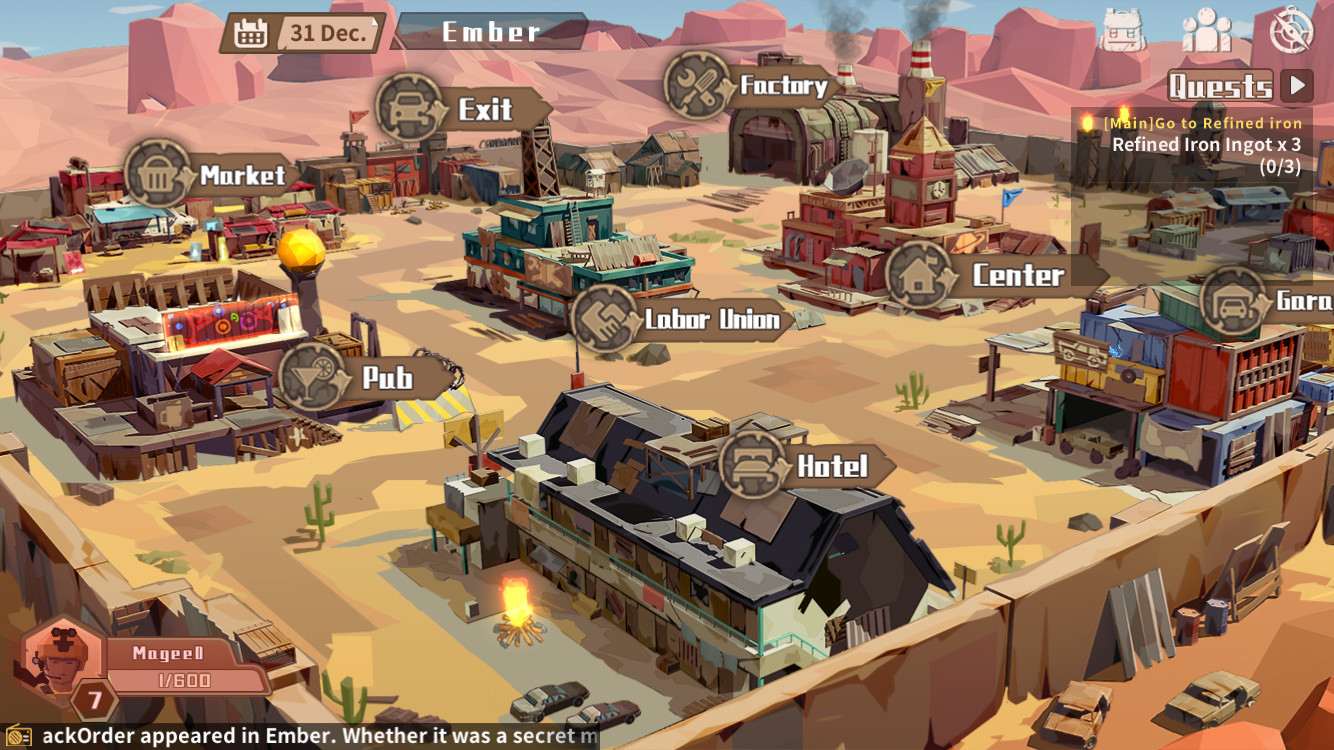Expand the Quests panel with its arrow
Image resolution: width=1334 pixels, height=750 pixels.
(1299, 85)
